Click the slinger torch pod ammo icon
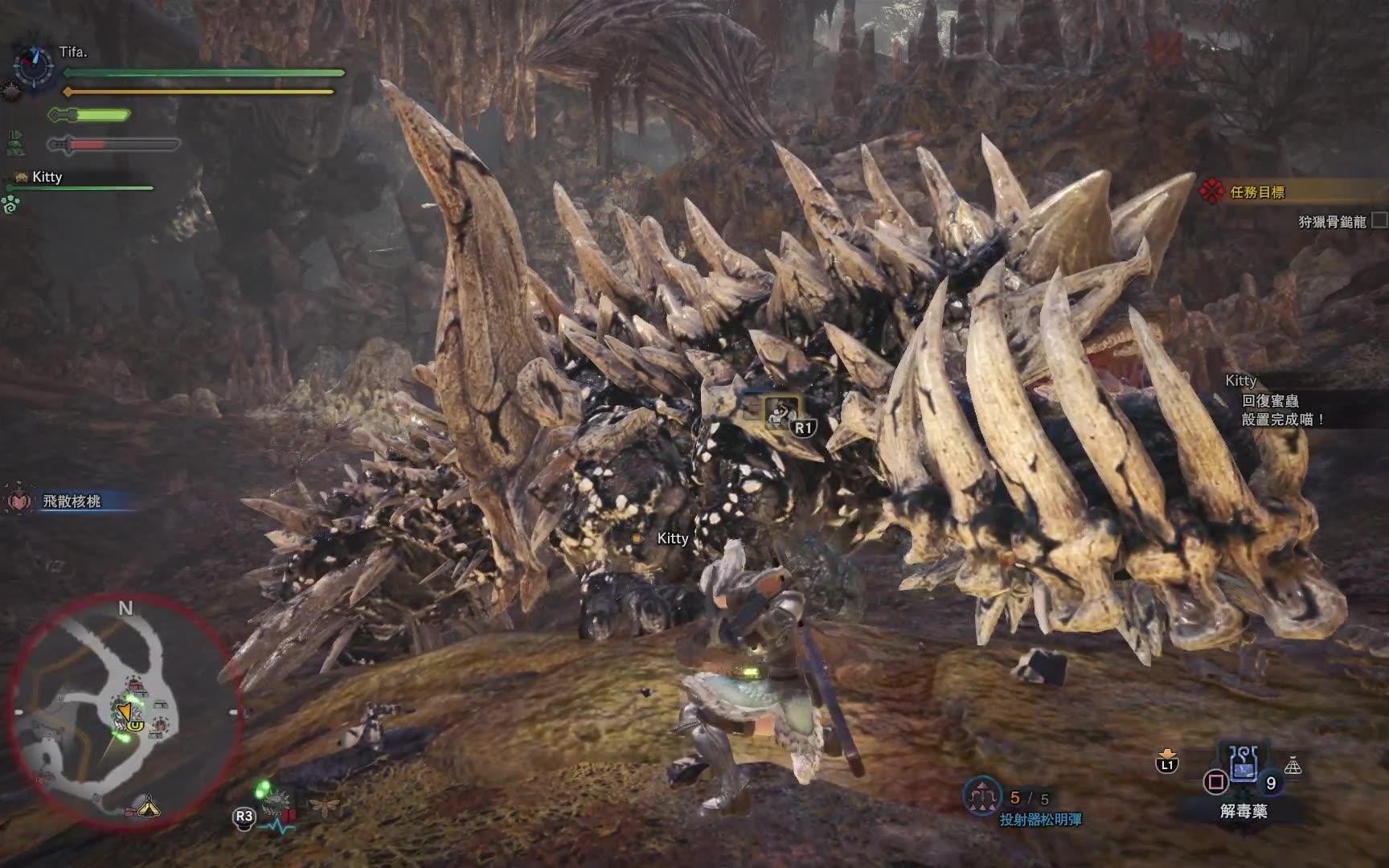This screenshot has width=1389, height=868. 982,796
